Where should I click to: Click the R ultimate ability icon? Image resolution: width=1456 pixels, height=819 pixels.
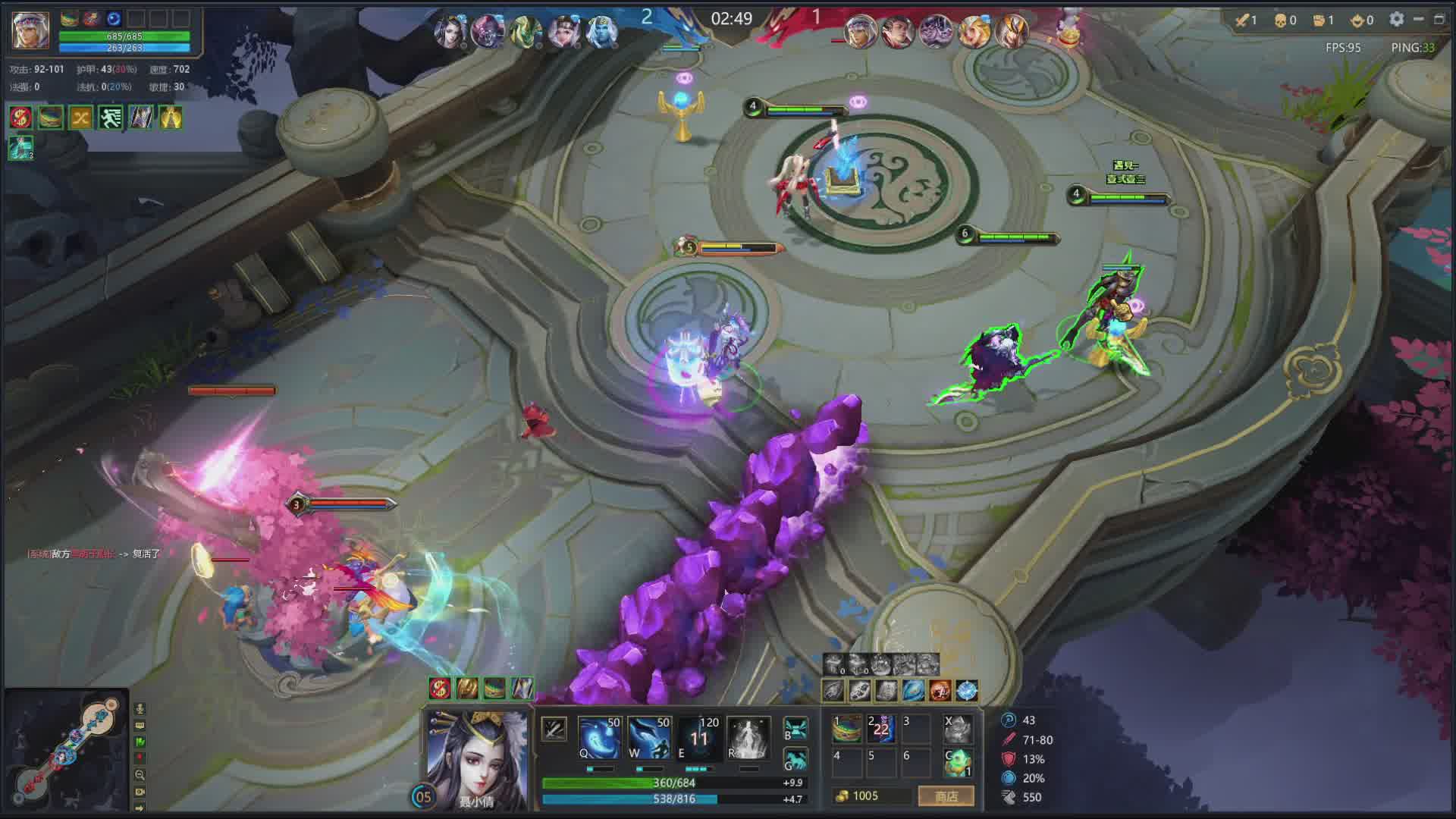click(x=748, y=738)
